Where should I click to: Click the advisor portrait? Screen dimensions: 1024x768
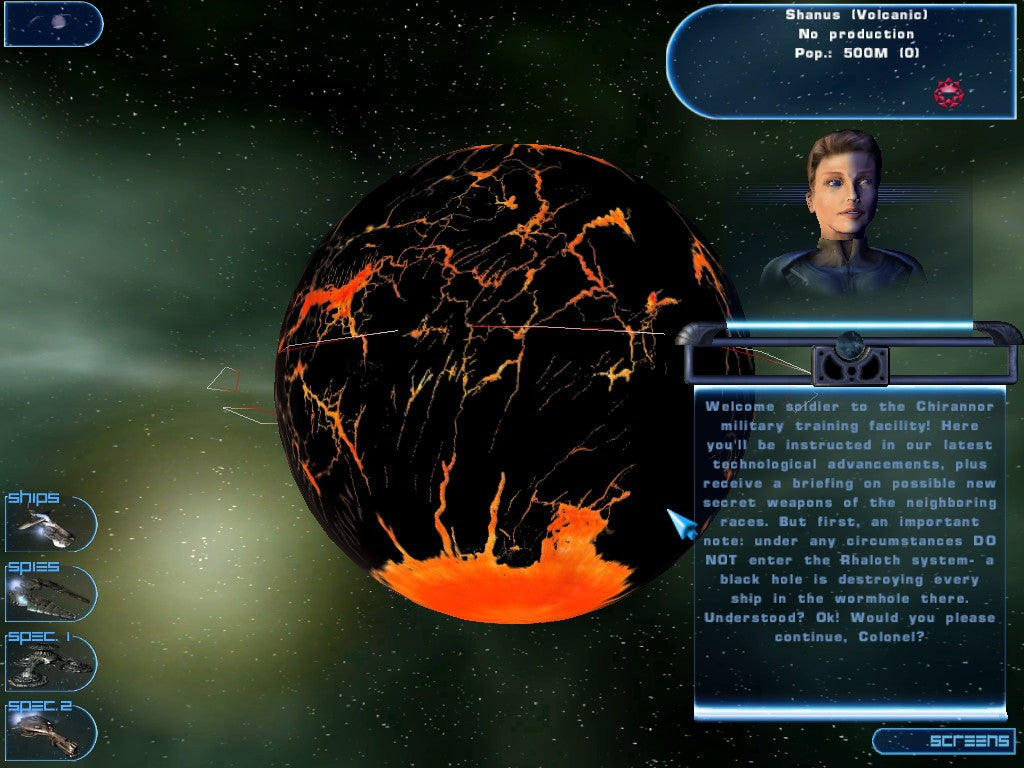pos(845,215)
